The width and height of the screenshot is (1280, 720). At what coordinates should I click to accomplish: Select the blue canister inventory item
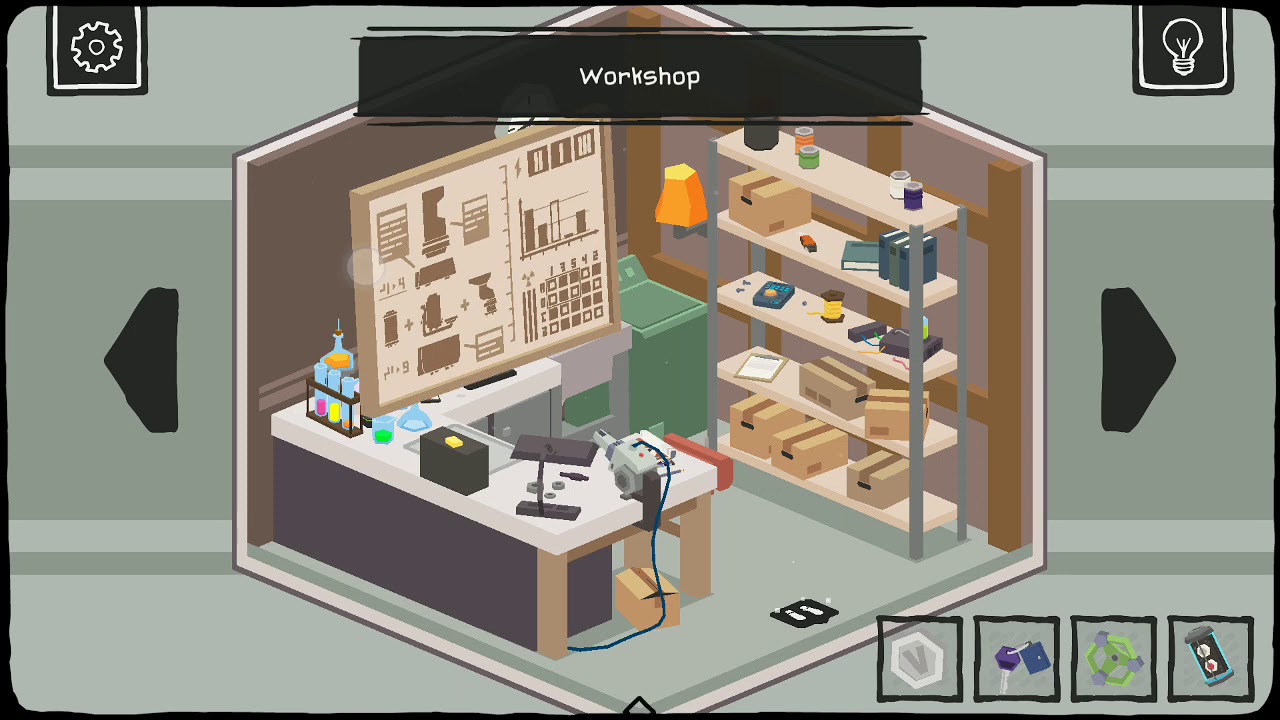tap(1210, 659)
